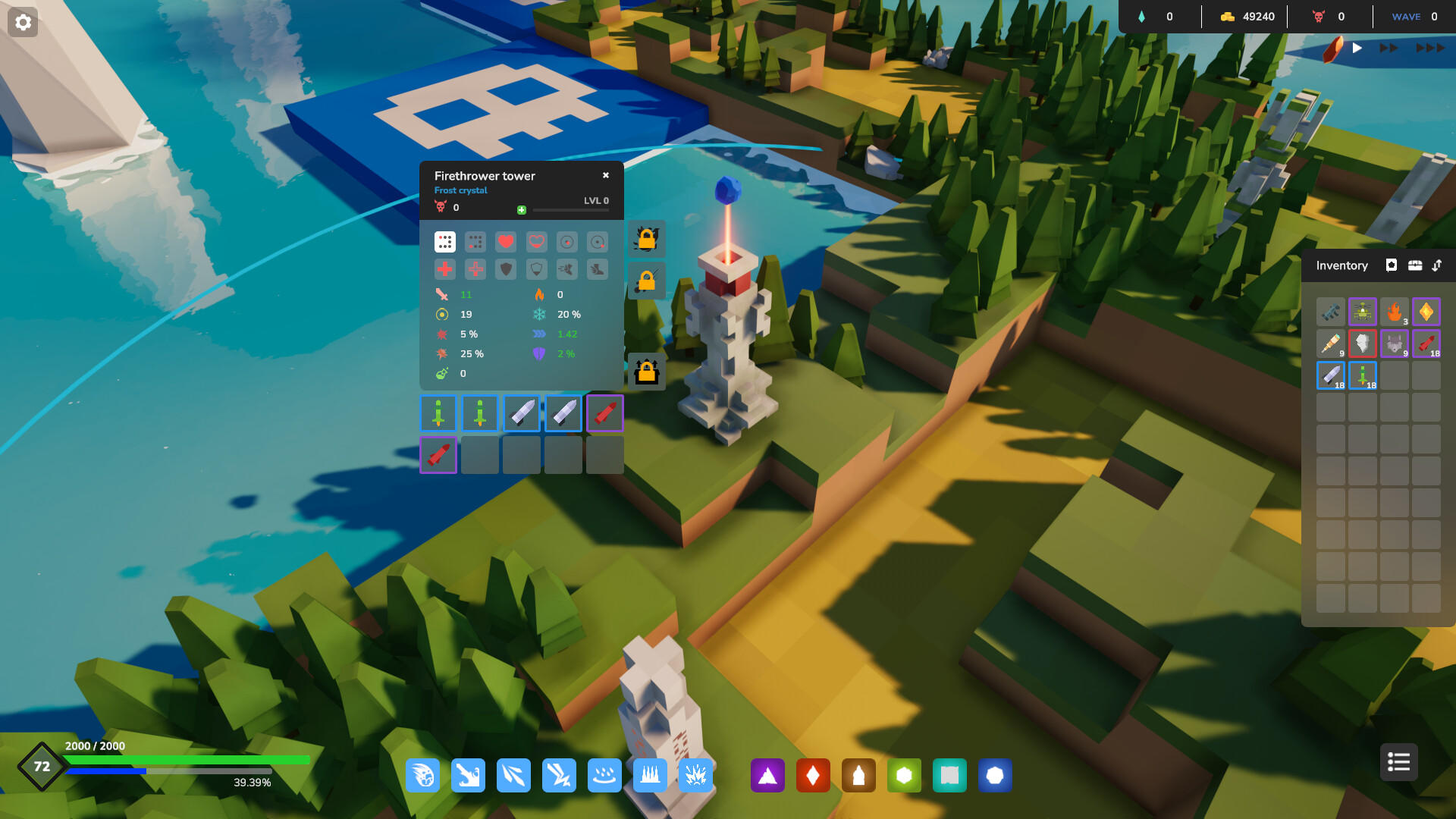
Task: Toggle the middle padlock lock
Action: pyautogui.click(x=645, y=281)
